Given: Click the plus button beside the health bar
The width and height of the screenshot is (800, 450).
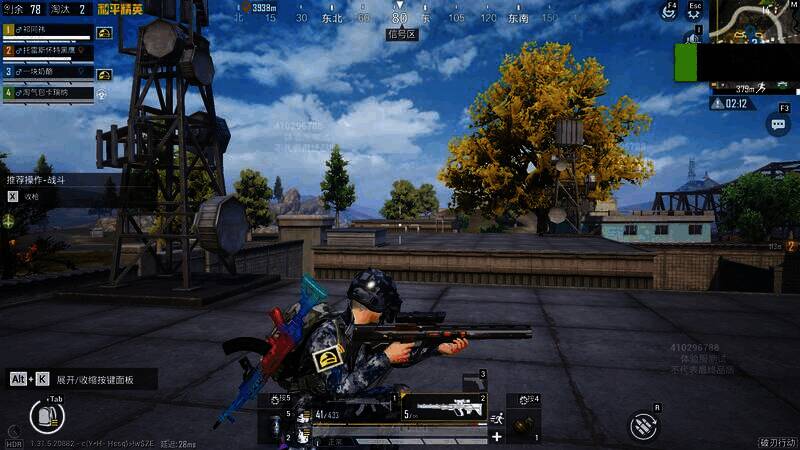Looking at the screenshot, I should [x=496, y=436].
